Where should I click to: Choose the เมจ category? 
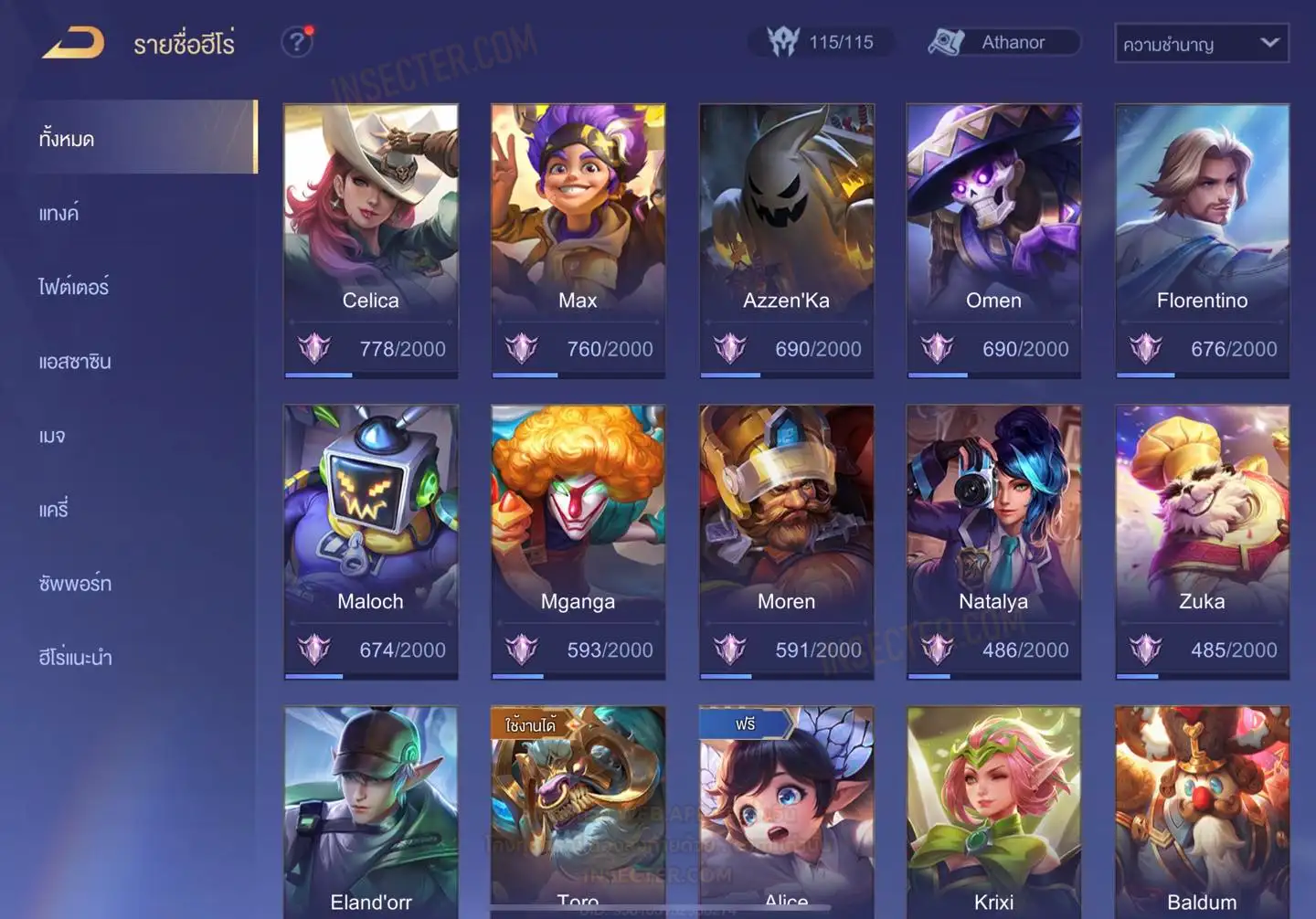tap(52, 436)
